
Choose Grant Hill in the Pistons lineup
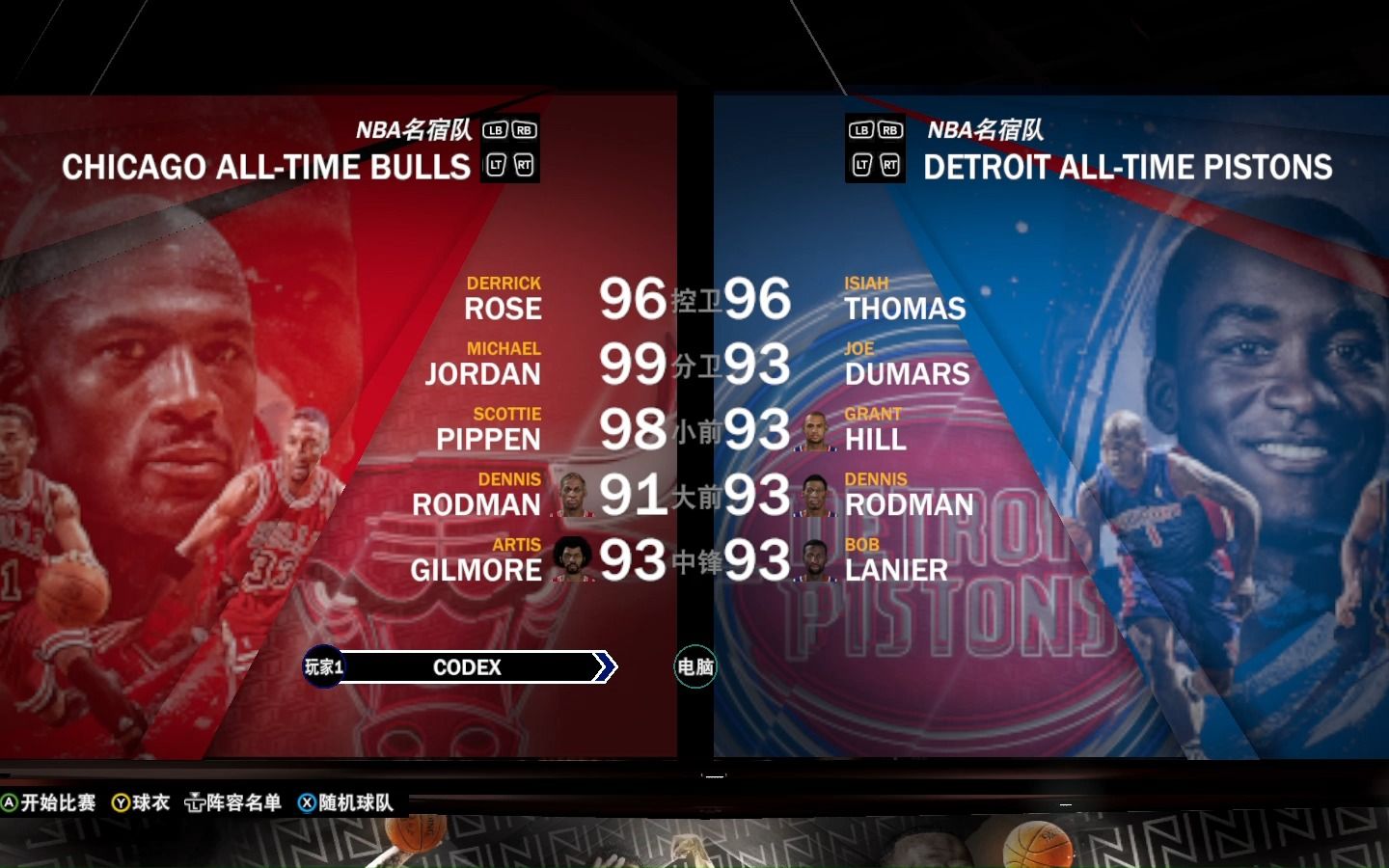click(875, 429)
